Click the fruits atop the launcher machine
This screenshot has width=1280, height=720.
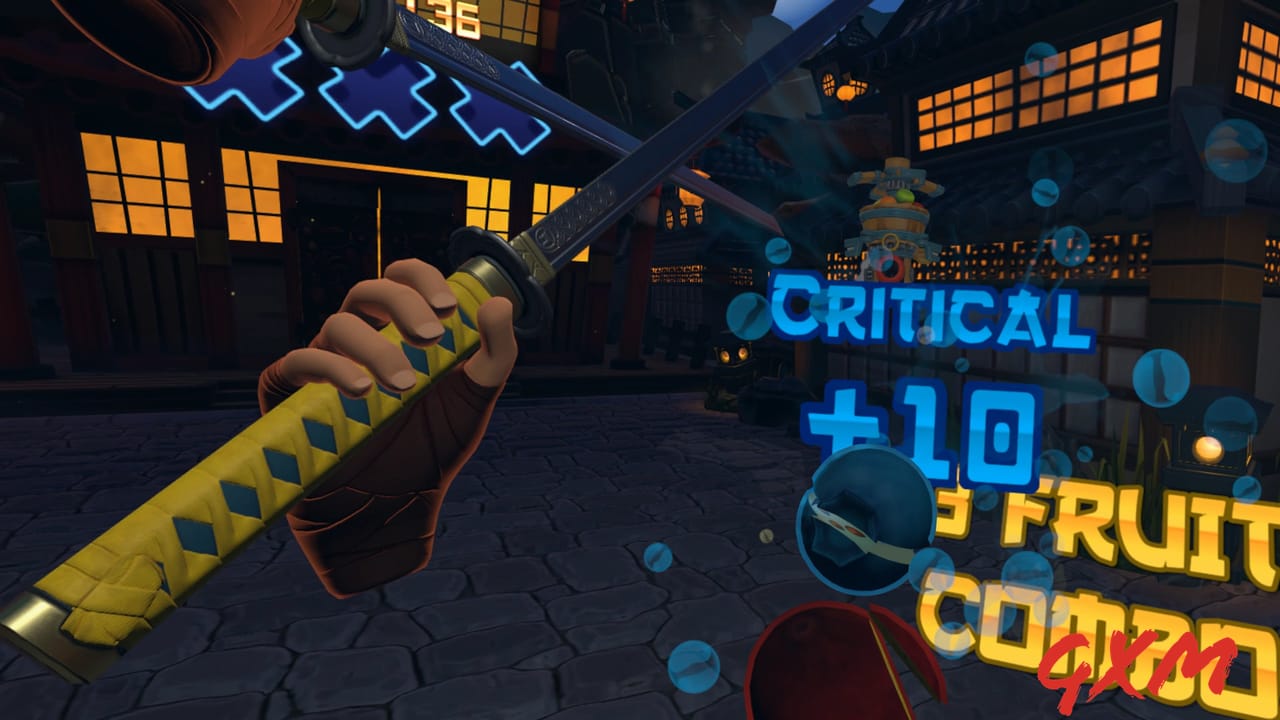[900, 200]
